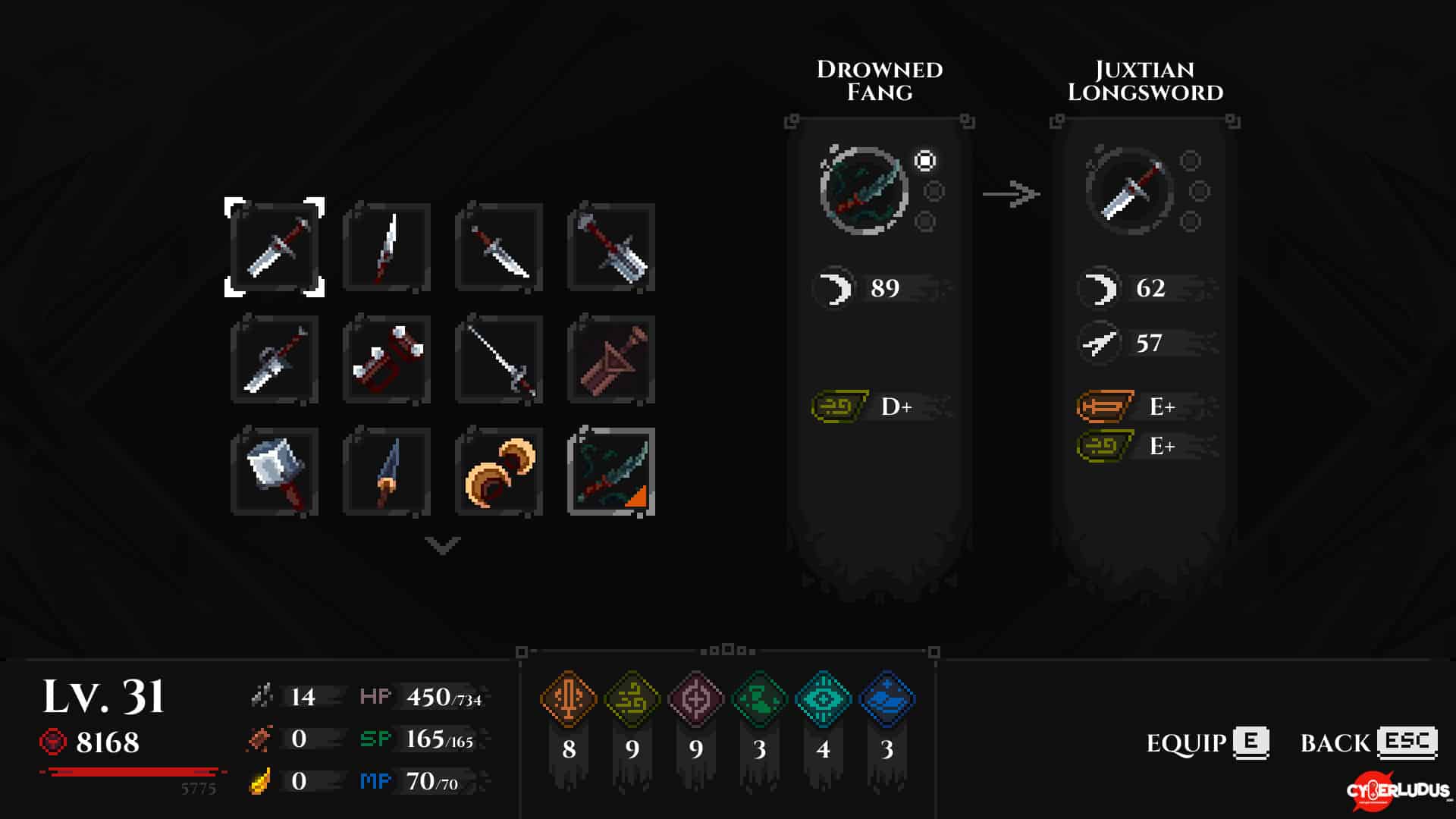
Task: Select the equipped Drowned Fang slot
Action: [x=611, y=472]
